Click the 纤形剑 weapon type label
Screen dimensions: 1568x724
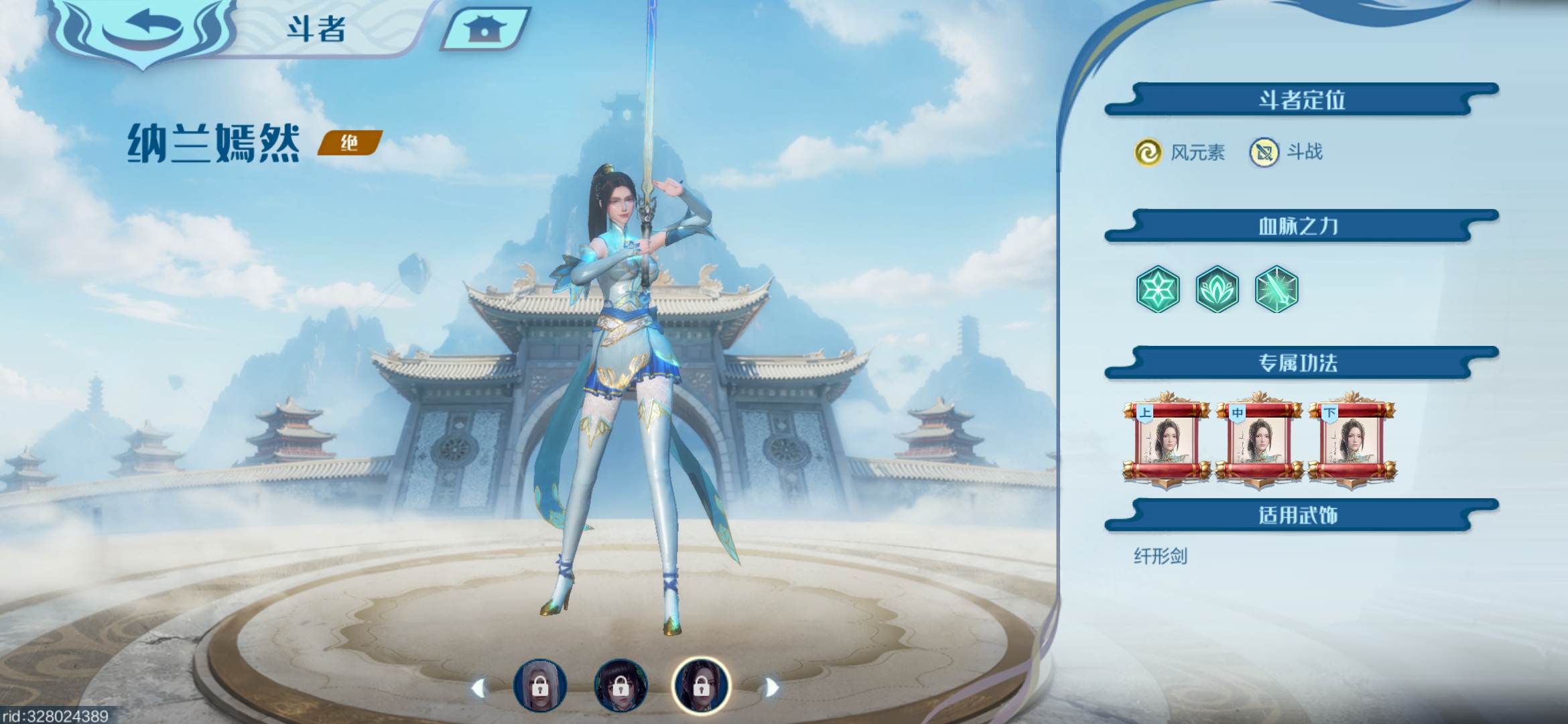[1161, 556]
